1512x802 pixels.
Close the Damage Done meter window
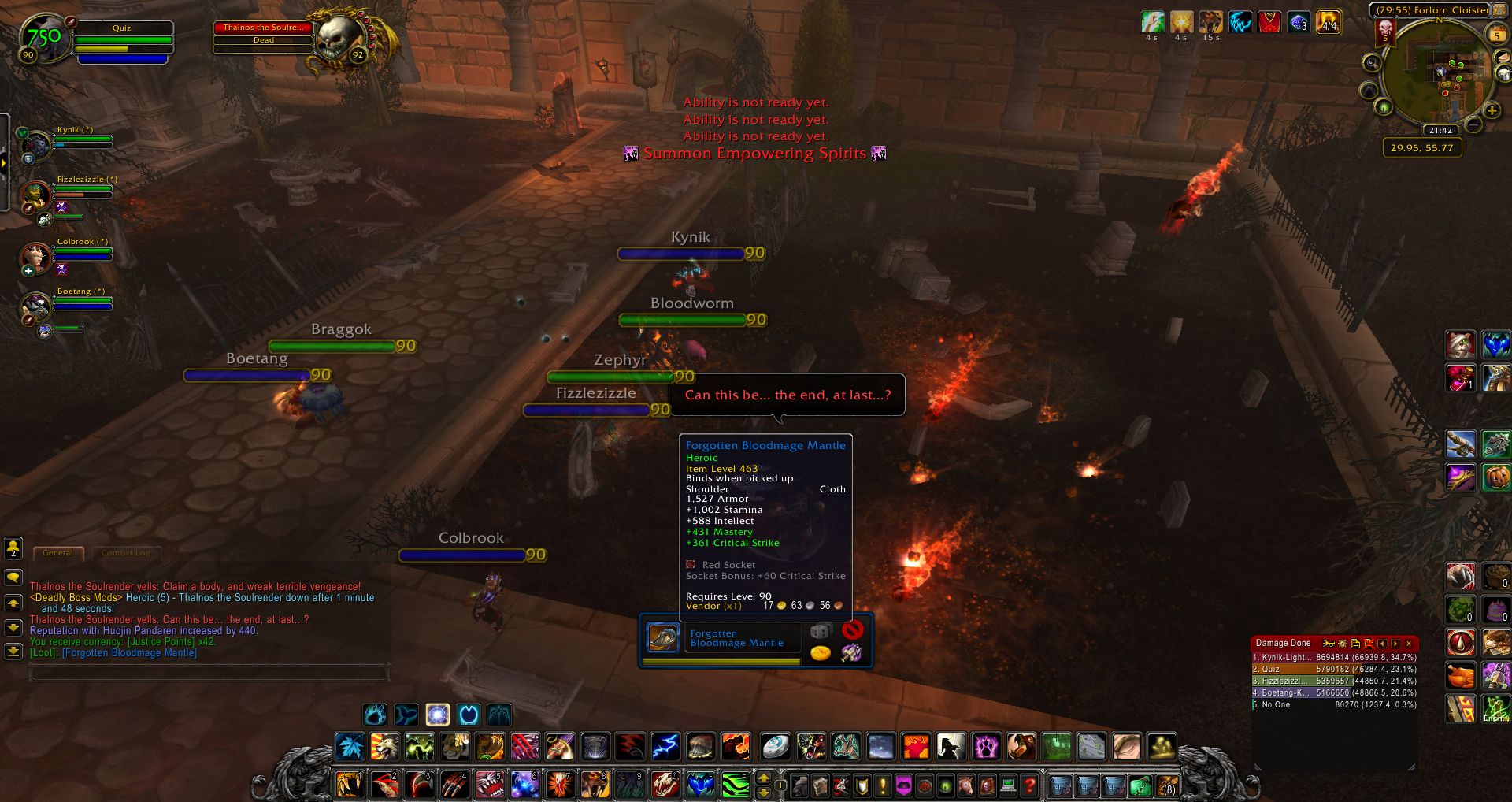tap(1409, 644)
